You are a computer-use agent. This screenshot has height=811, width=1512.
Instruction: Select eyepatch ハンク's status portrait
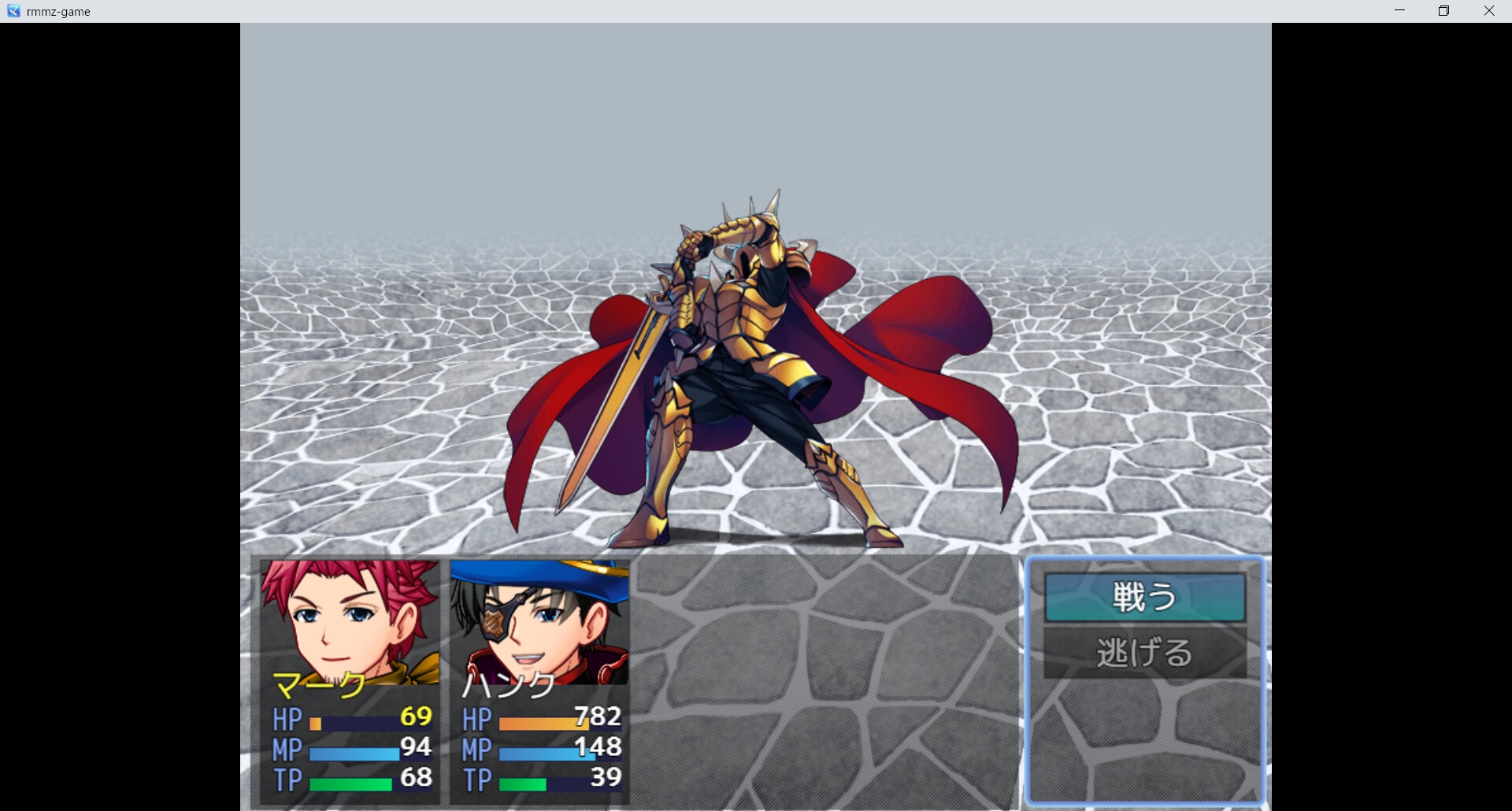point(539,621)
